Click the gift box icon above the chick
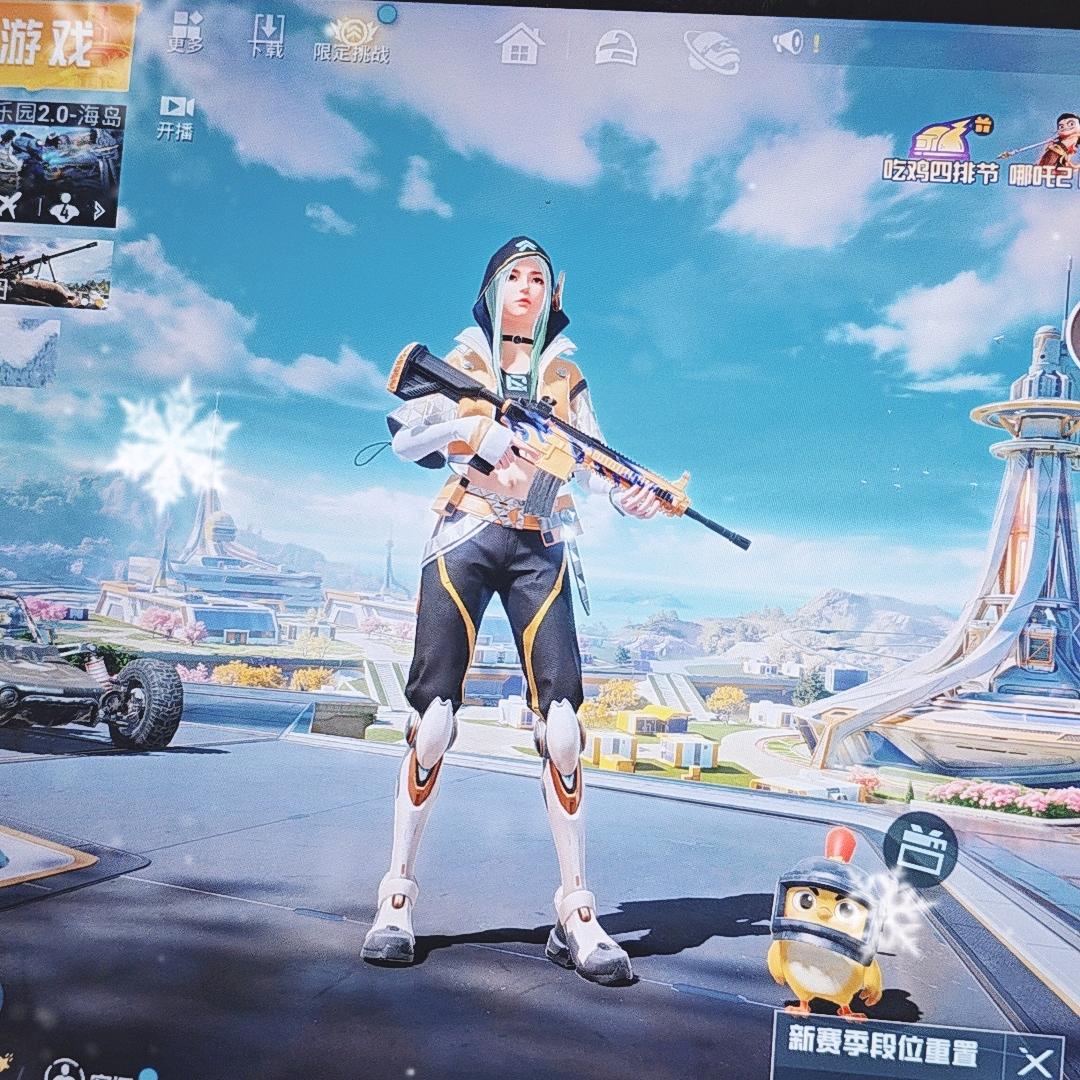 click(920, 850)
